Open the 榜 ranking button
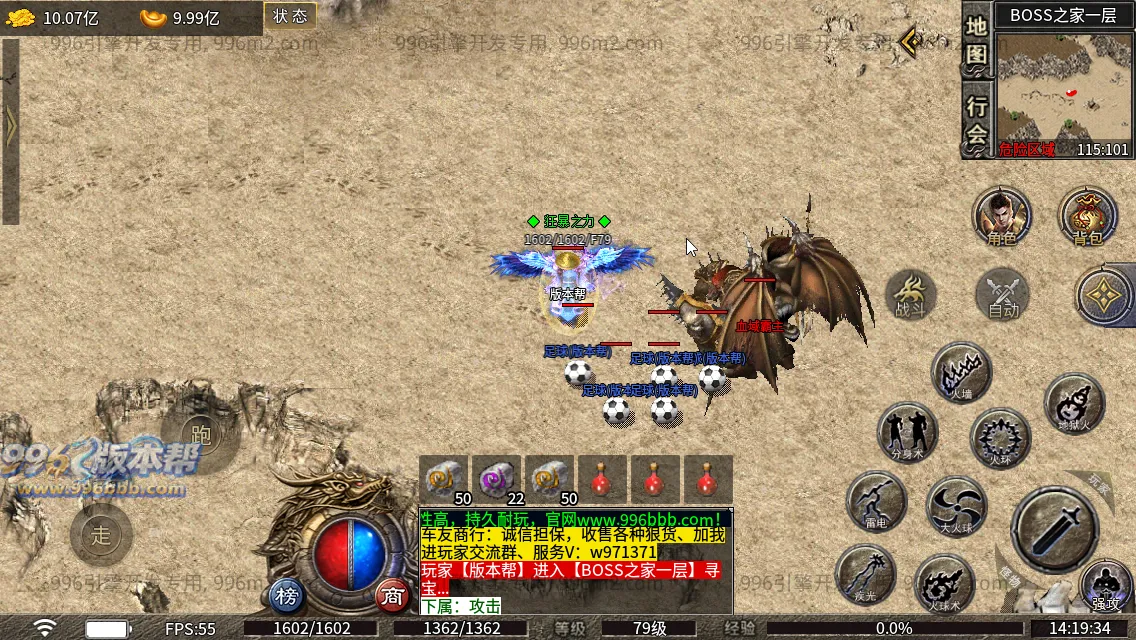This screenshot has width=1136, height=640. 287,597
